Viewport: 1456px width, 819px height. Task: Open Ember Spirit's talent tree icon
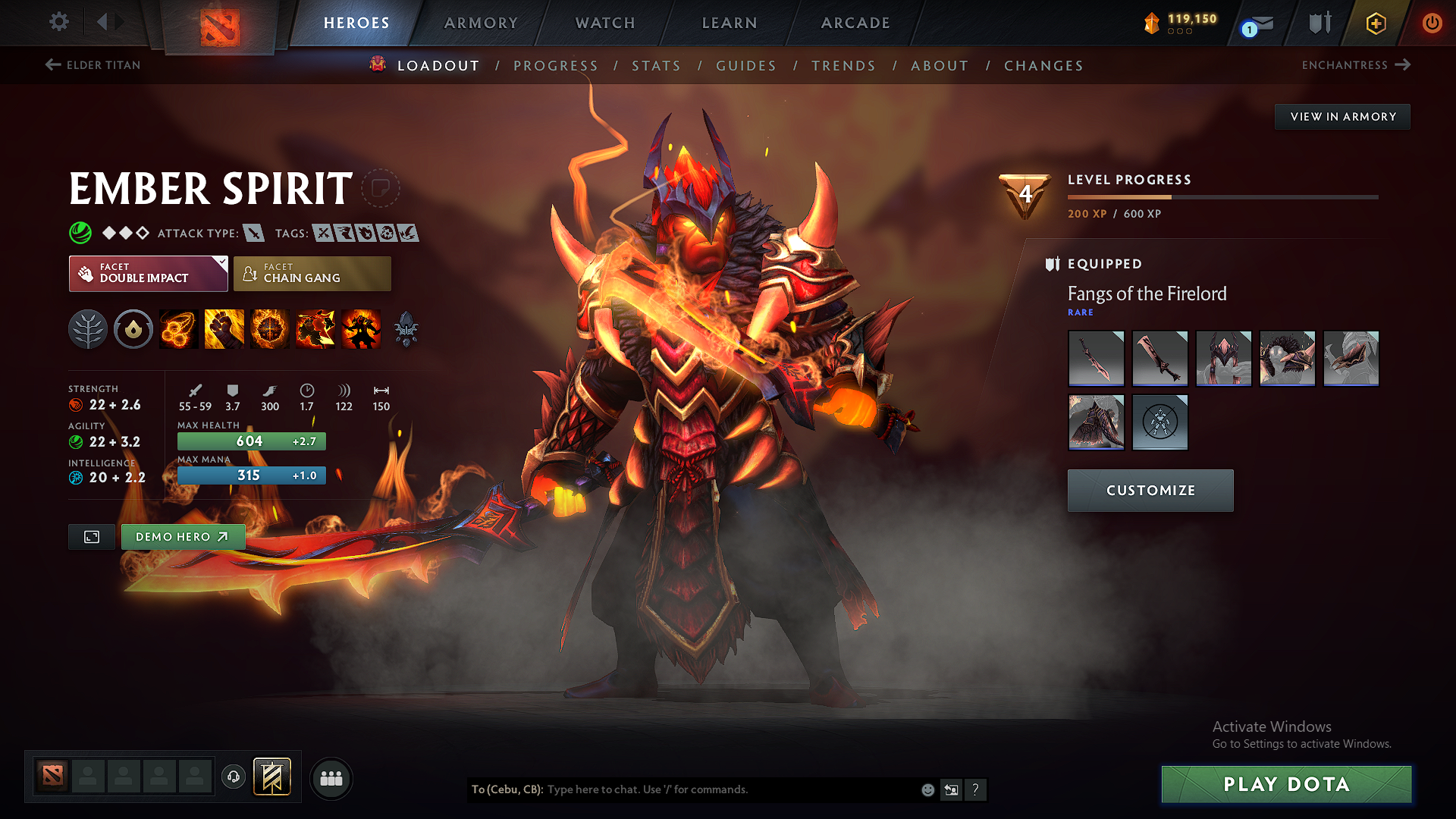point(88,329)
